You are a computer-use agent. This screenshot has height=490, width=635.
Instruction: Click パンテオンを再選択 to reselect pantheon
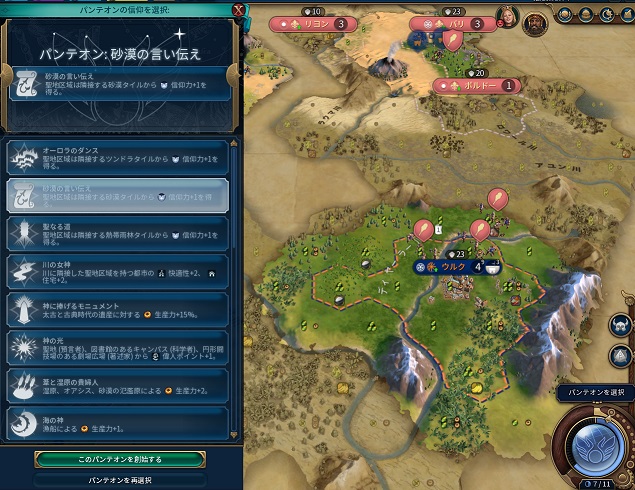pos(120,480)
